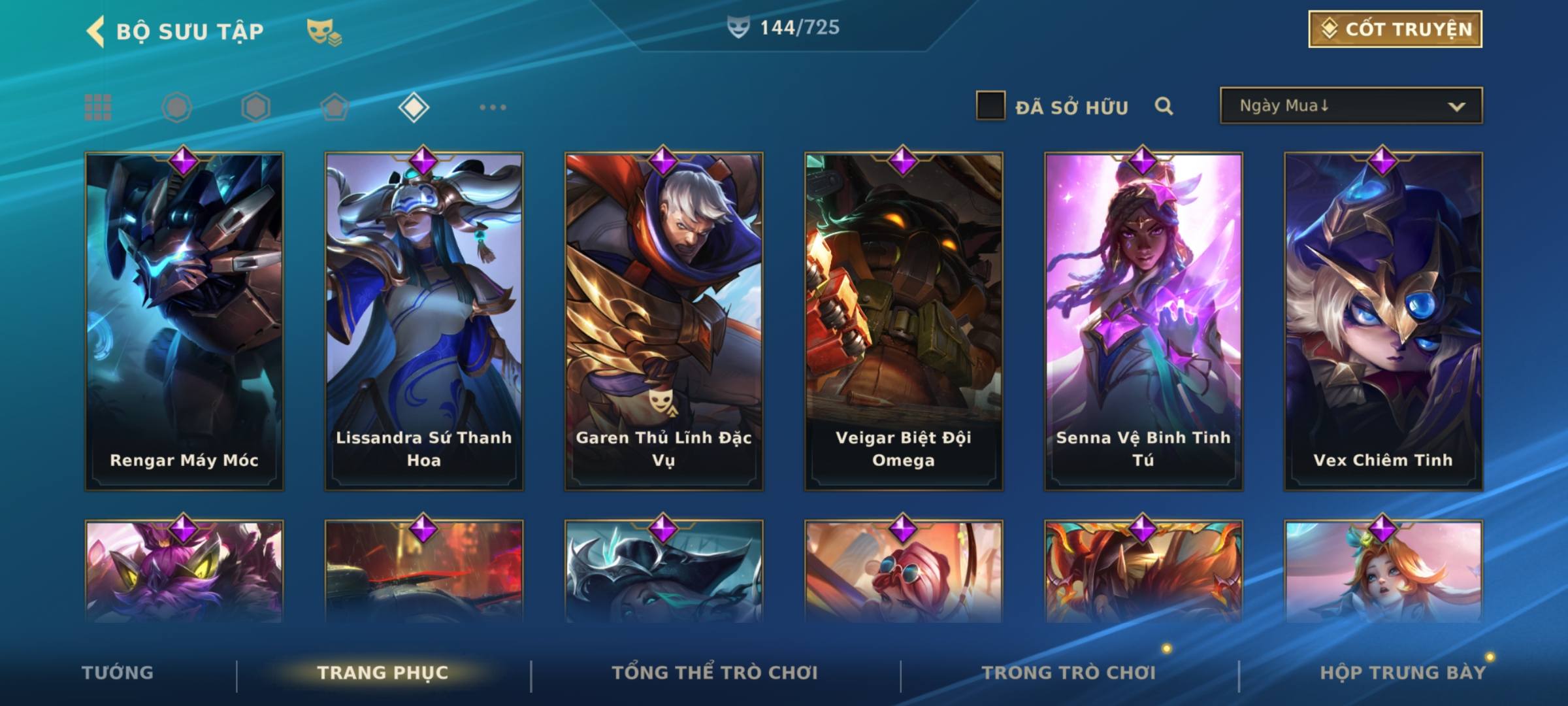Switch to the Trang Phục tab
This screenshot has width=1568, height=706.
click(x=383, y=673)
